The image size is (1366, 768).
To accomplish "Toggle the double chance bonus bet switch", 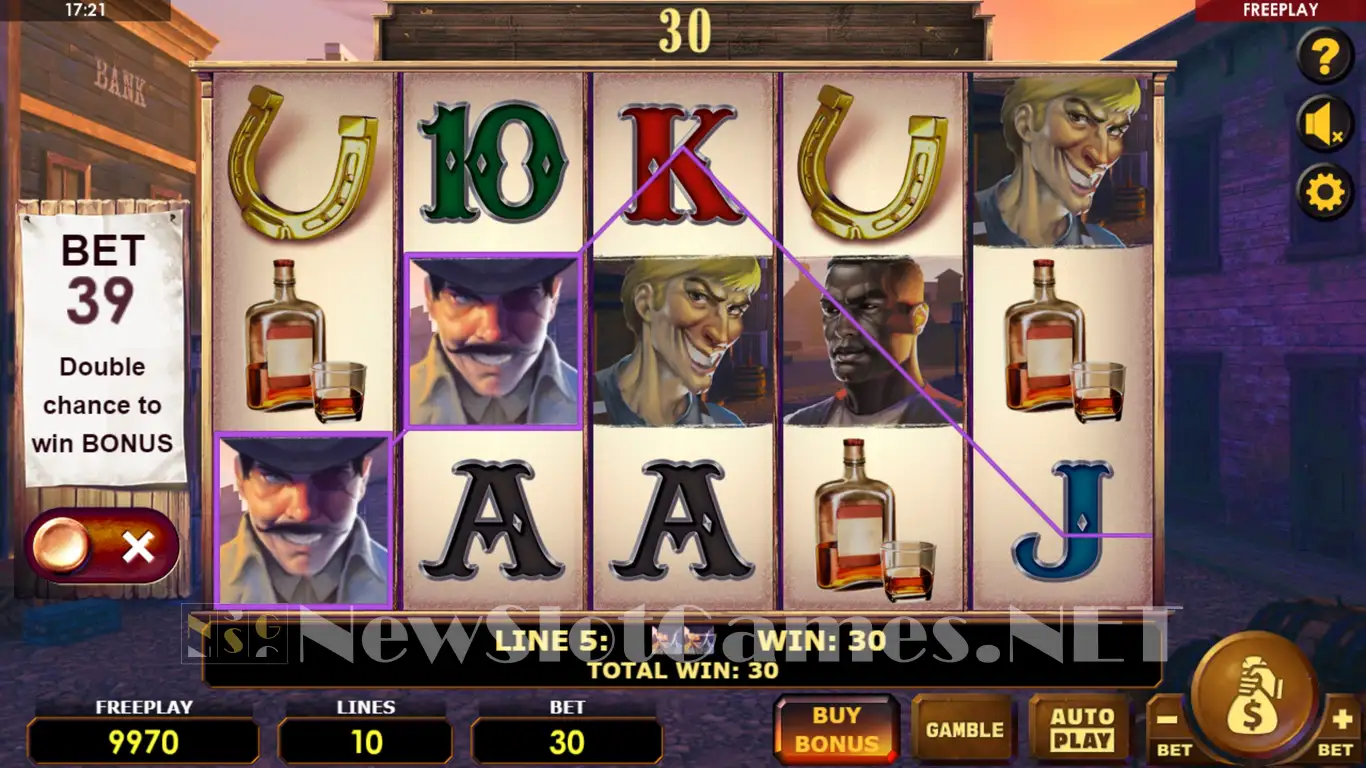I will (x=102, y=546).
